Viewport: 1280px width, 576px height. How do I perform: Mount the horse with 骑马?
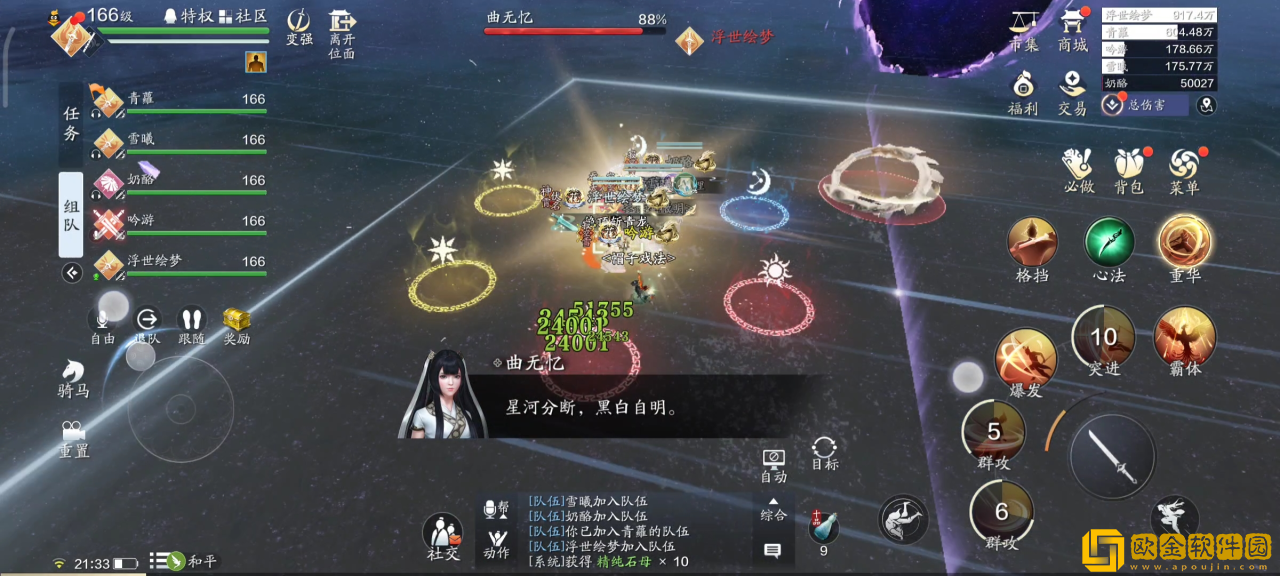coord(73,378)
